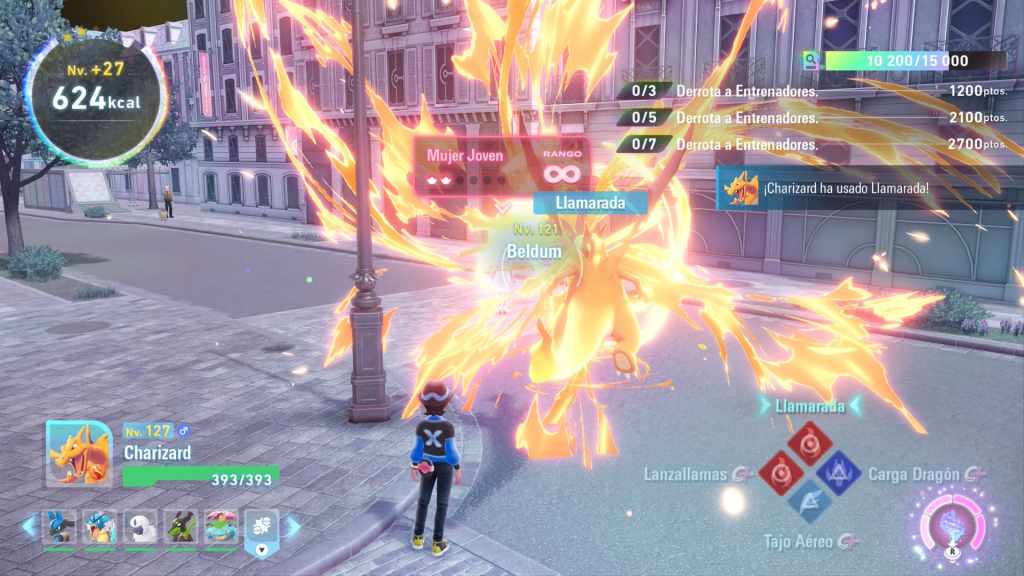Switch to Lucario in the party bar
Viewport: 1024px width, 576px height.
[59, 527]
